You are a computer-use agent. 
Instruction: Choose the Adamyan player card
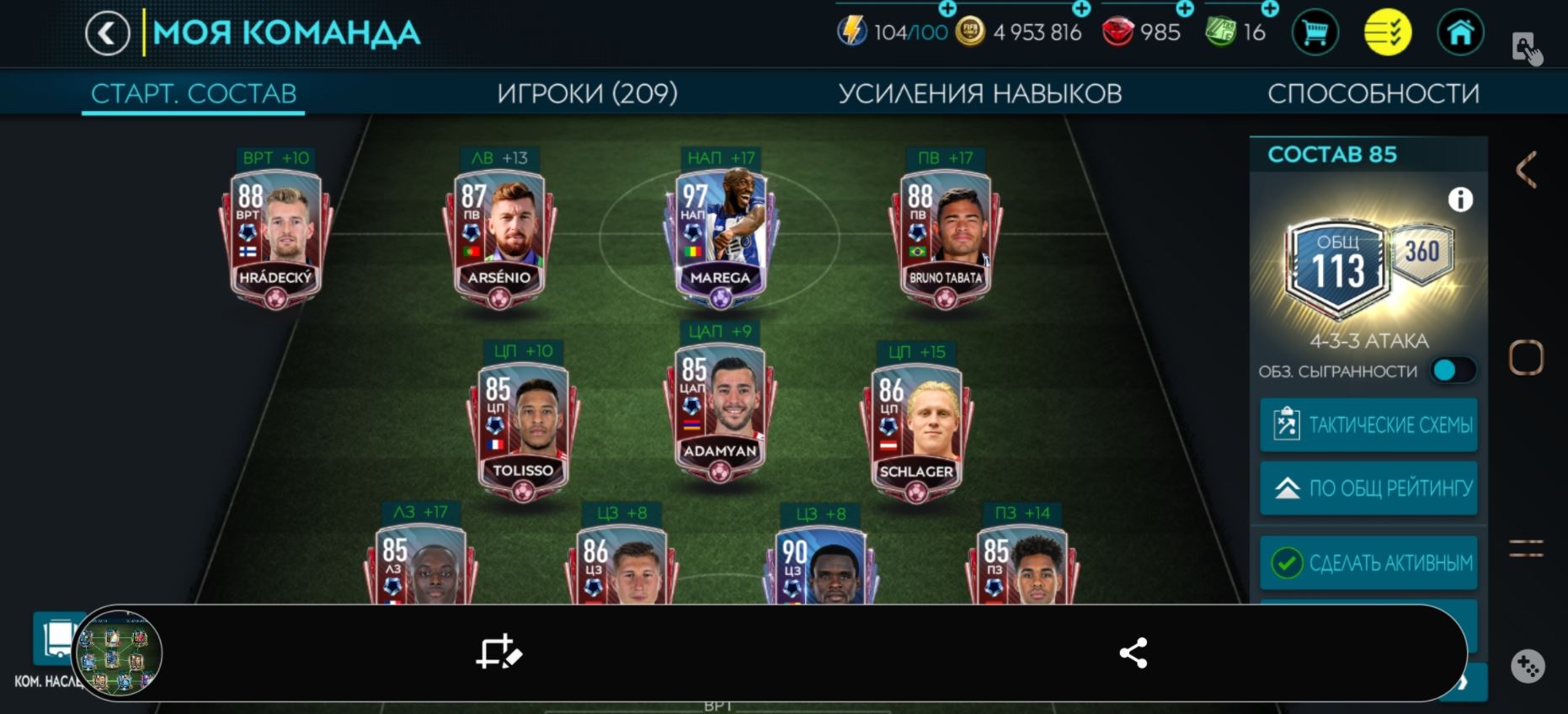click(719, 412)
